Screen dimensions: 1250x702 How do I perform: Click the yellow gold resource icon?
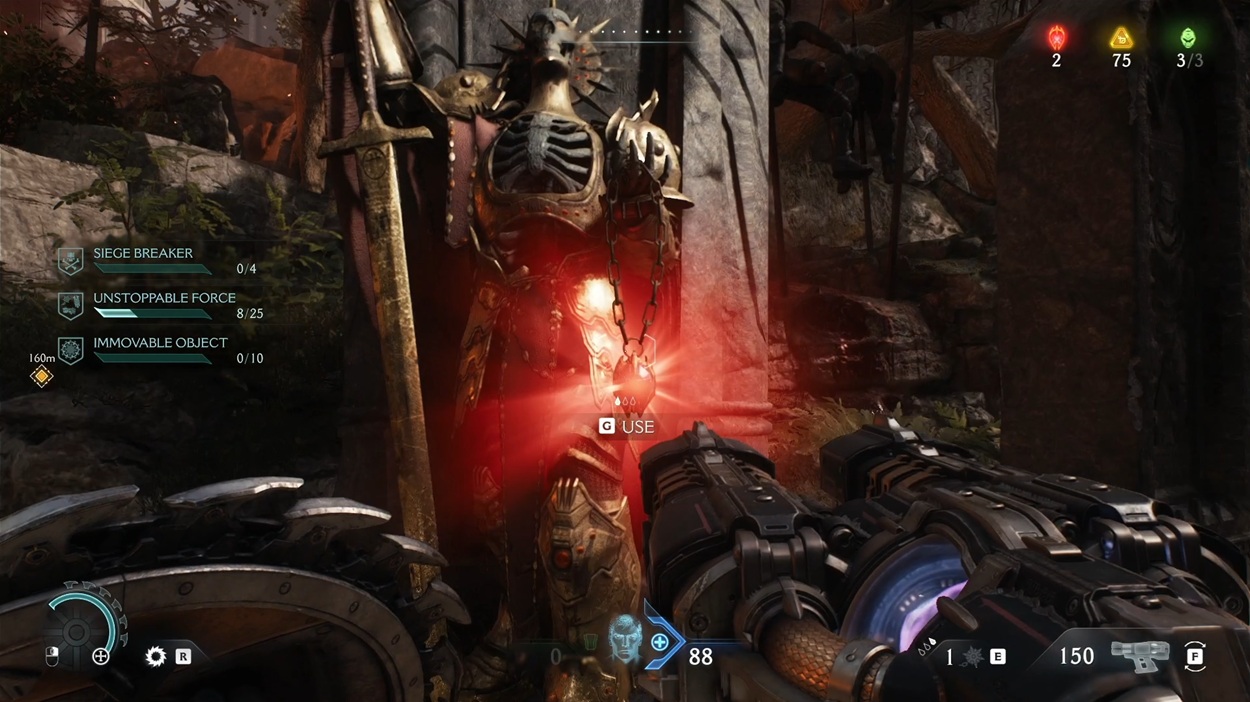1121,38
